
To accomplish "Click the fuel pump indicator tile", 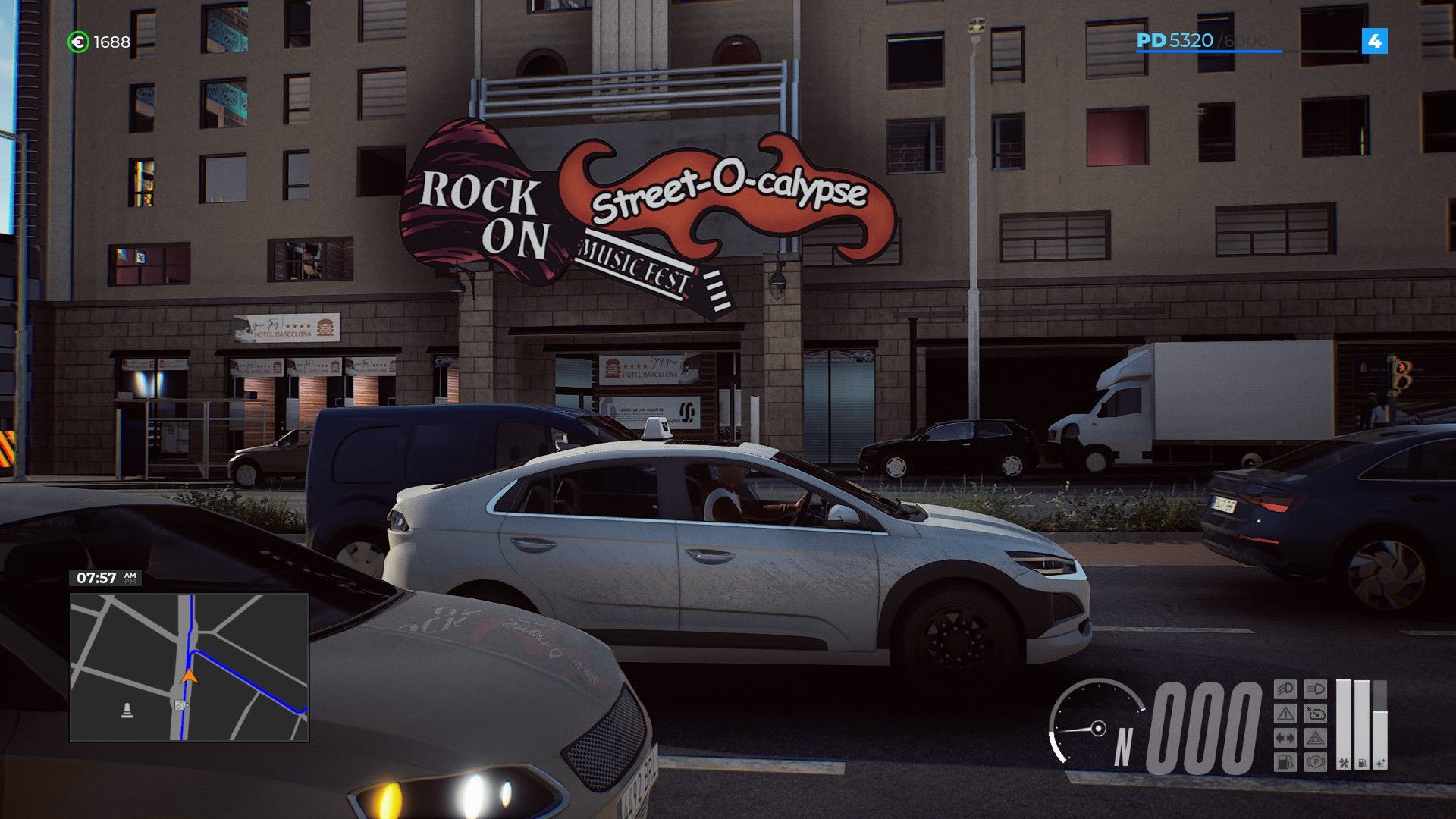I will pos(1285,761).
